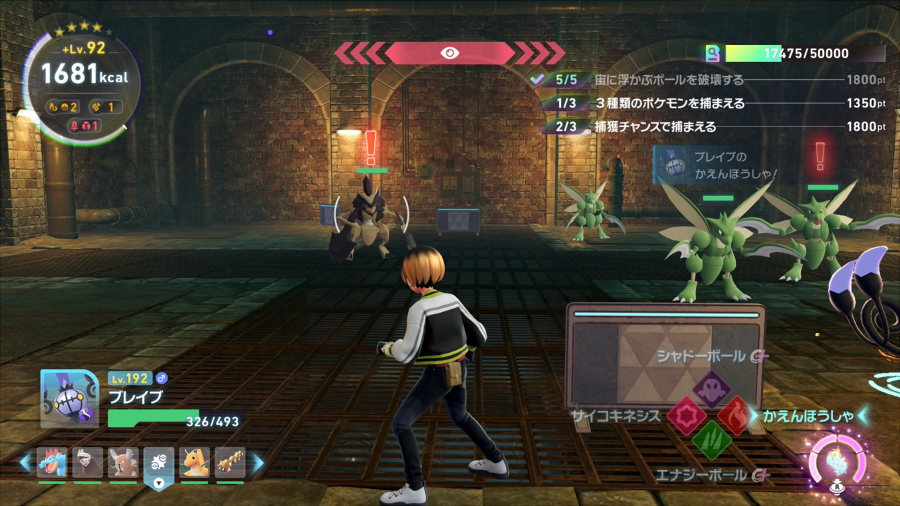The width and height of the screenshot is (900, 506).
Task: Activate the pink Psychic move diamond
Action: [x=685, y=415]
